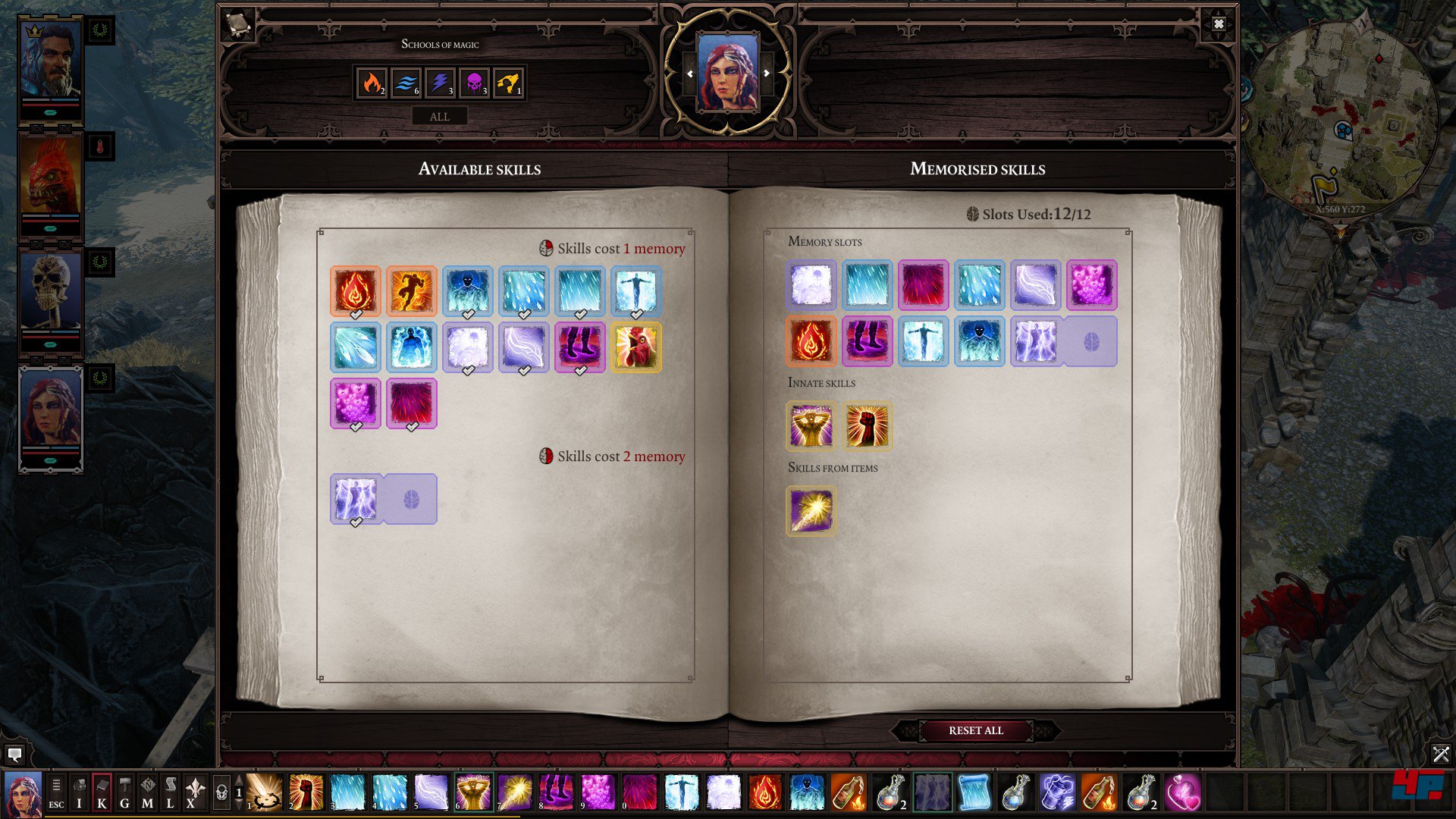Click the right arrow beside the character portrait
This screenshot has height=819, width=1456.
pos(767,74)
